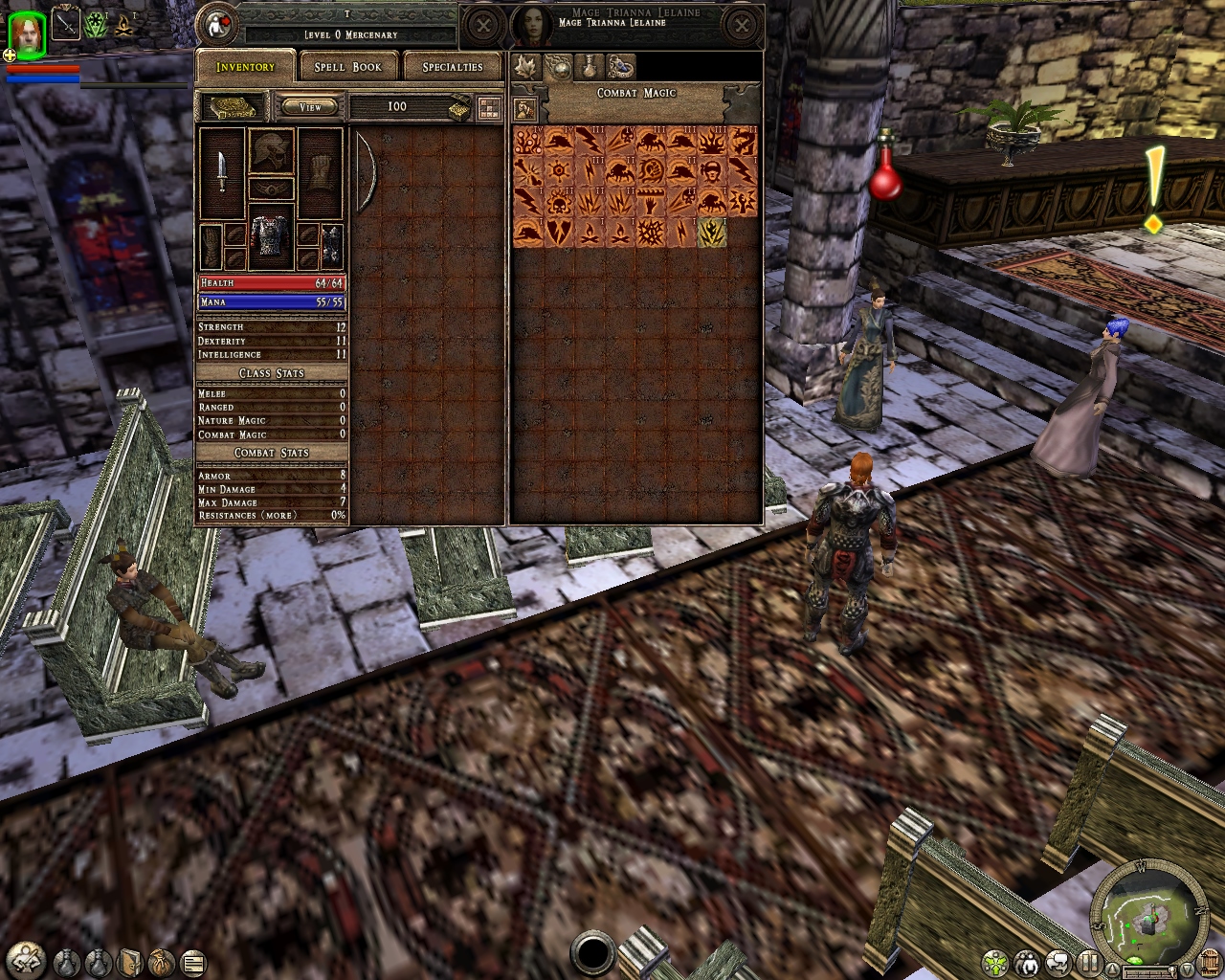The width and height of the screenshot is (1225, 980).
Task: Open the journal book icon
Action: (131, 961)
